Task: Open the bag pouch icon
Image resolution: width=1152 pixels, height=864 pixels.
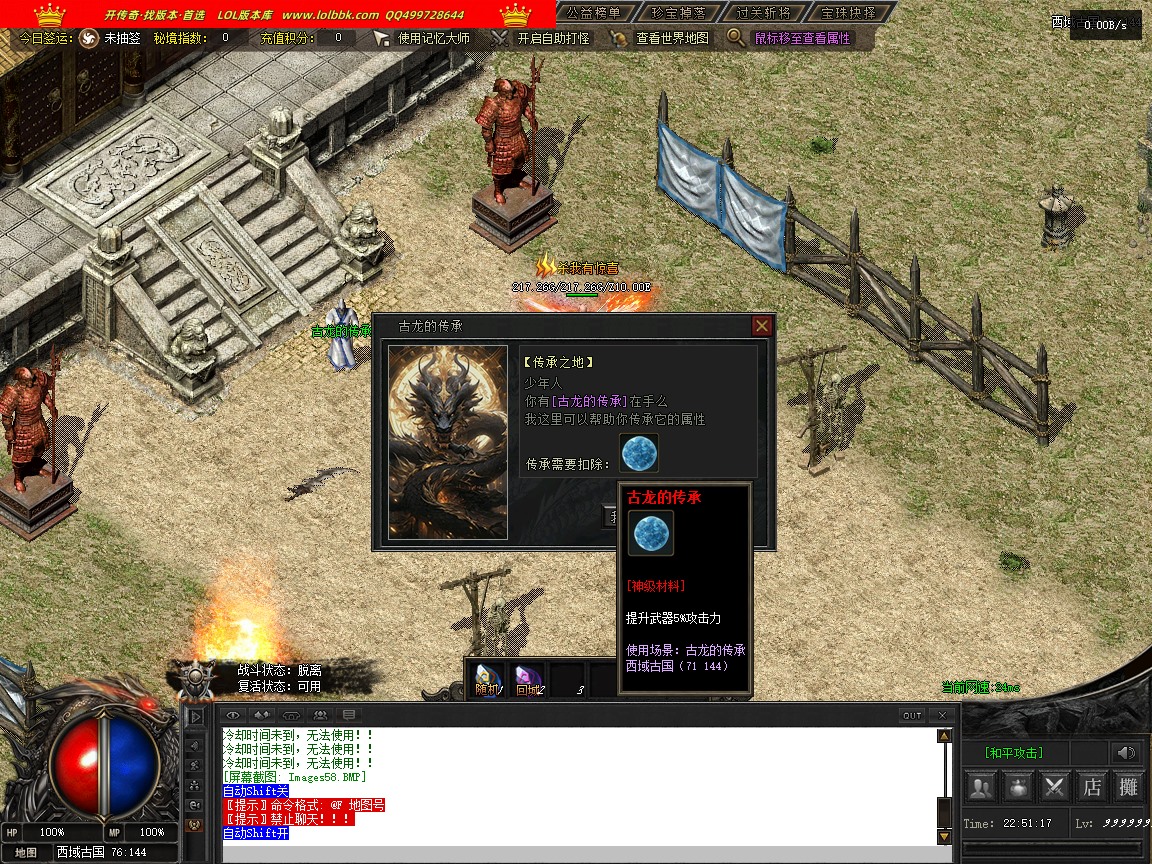Action: (1018, 787)
